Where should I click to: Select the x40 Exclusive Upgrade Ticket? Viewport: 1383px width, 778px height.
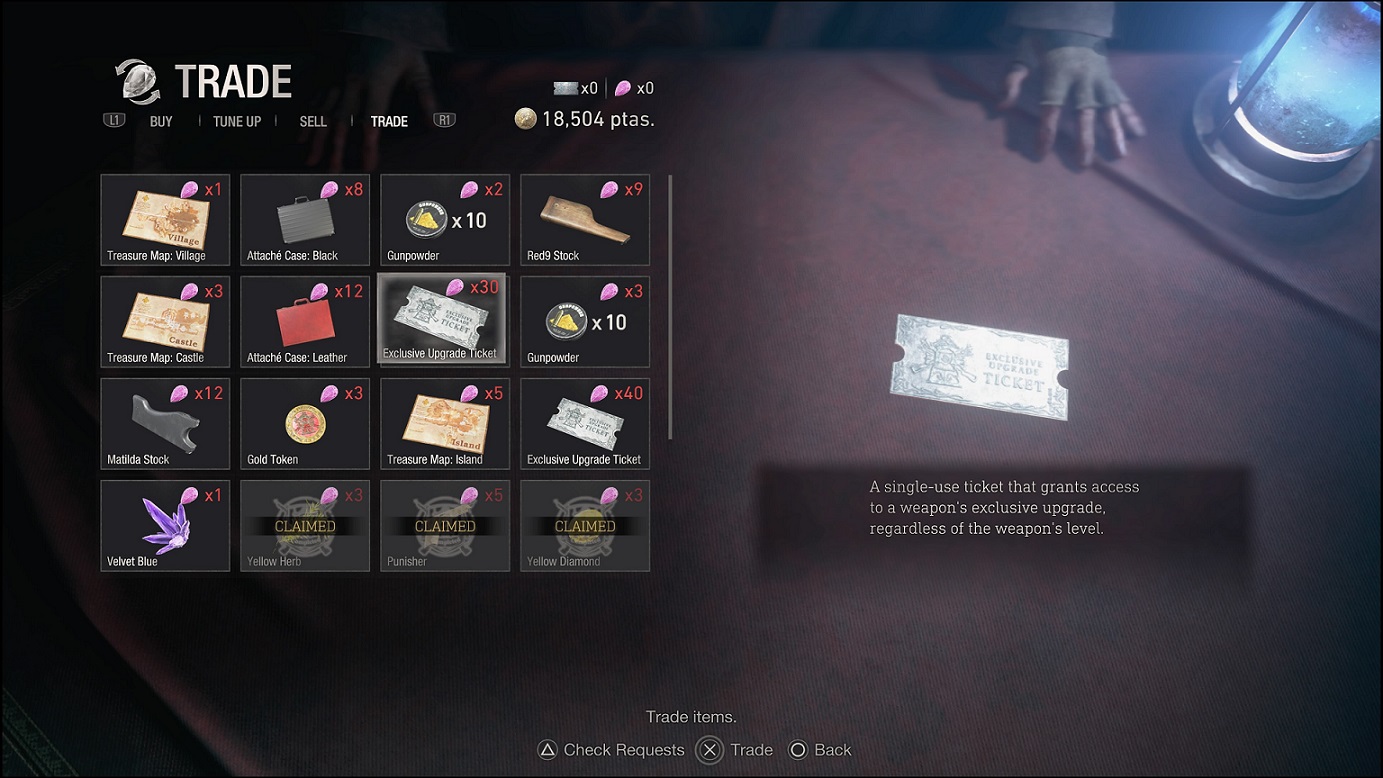click(584, 423)
